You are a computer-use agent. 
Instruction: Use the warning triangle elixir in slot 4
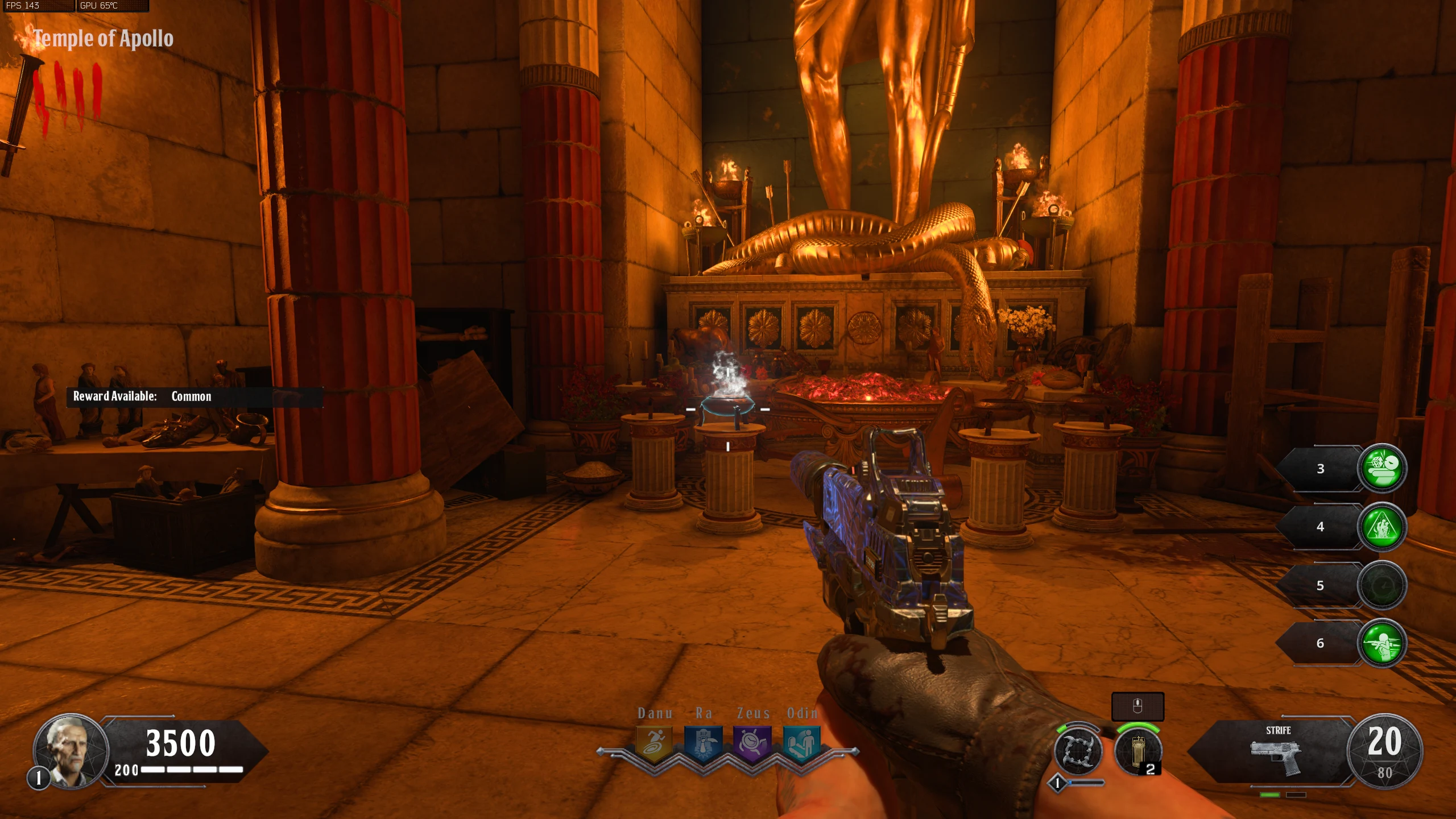[x=1381, y=527]
